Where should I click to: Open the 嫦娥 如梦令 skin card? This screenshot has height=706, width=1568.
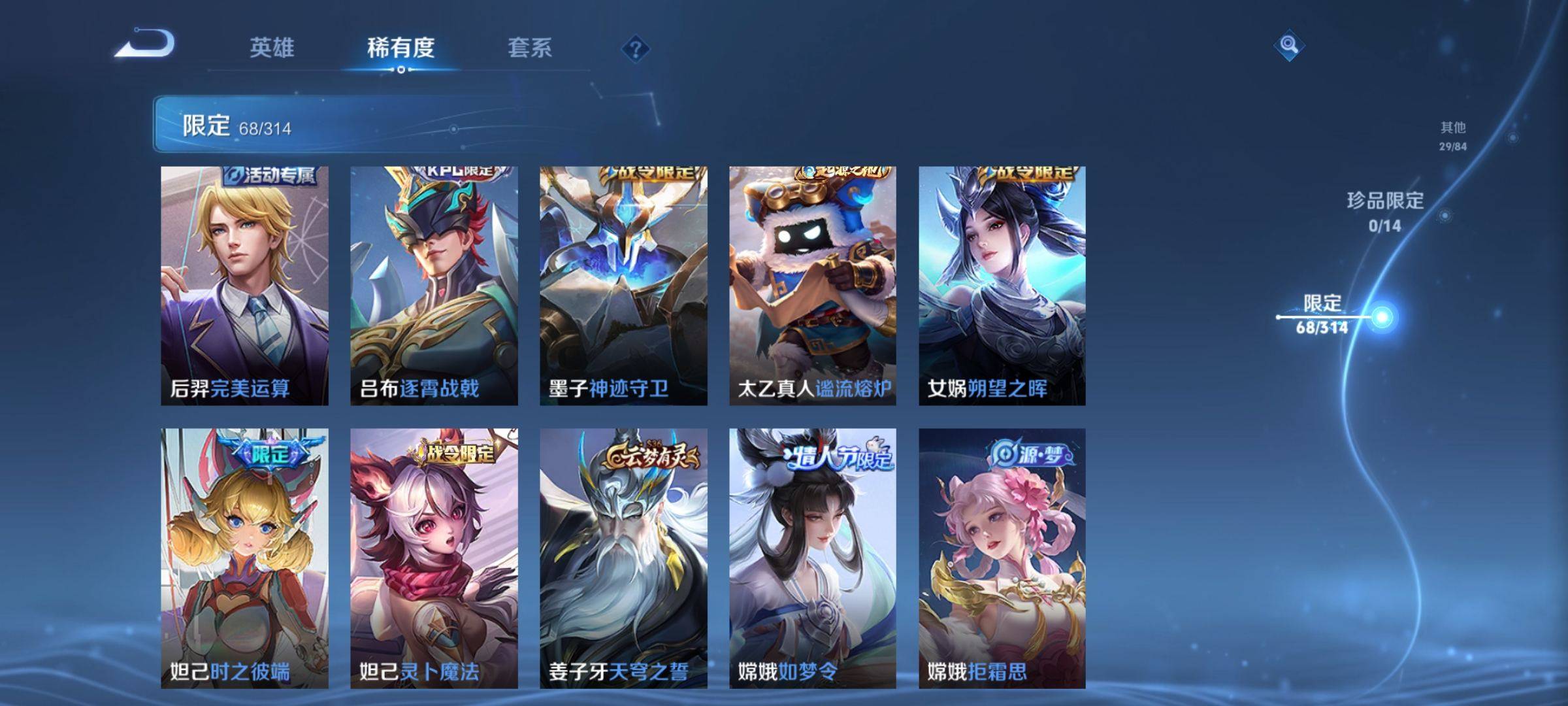(813, 558)
